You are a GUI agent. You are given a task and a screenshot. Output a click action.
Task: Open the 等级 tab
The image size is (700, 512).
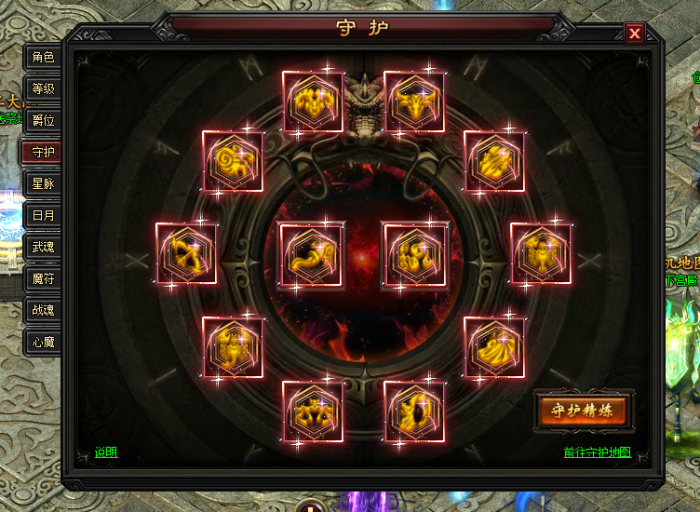pos(42,89)
